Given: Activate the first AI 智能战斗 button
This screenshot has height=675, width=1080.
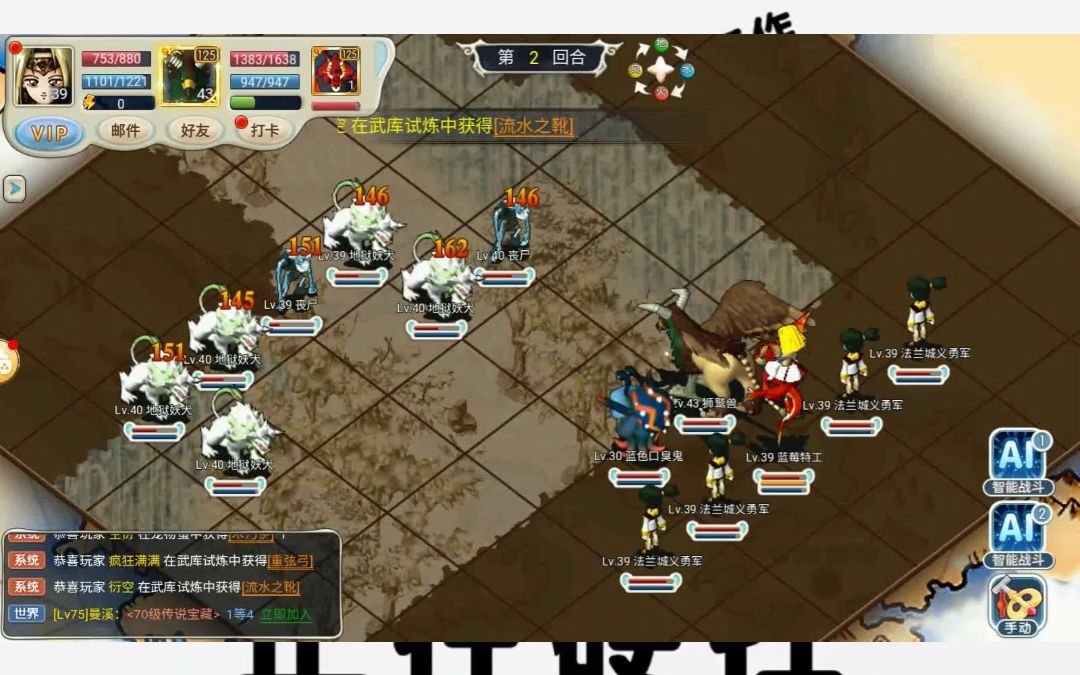Looking at the screenshot, I should pyautogui.click(x=1018, y=462).
